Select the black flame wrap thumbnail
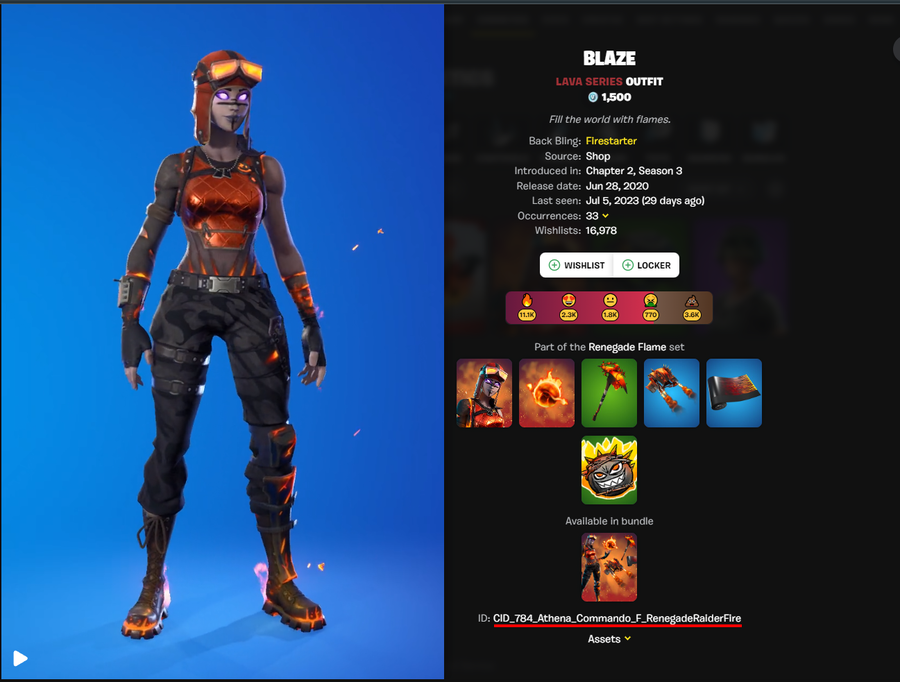Viewport: 900px width, 682px height. point(734,393)
